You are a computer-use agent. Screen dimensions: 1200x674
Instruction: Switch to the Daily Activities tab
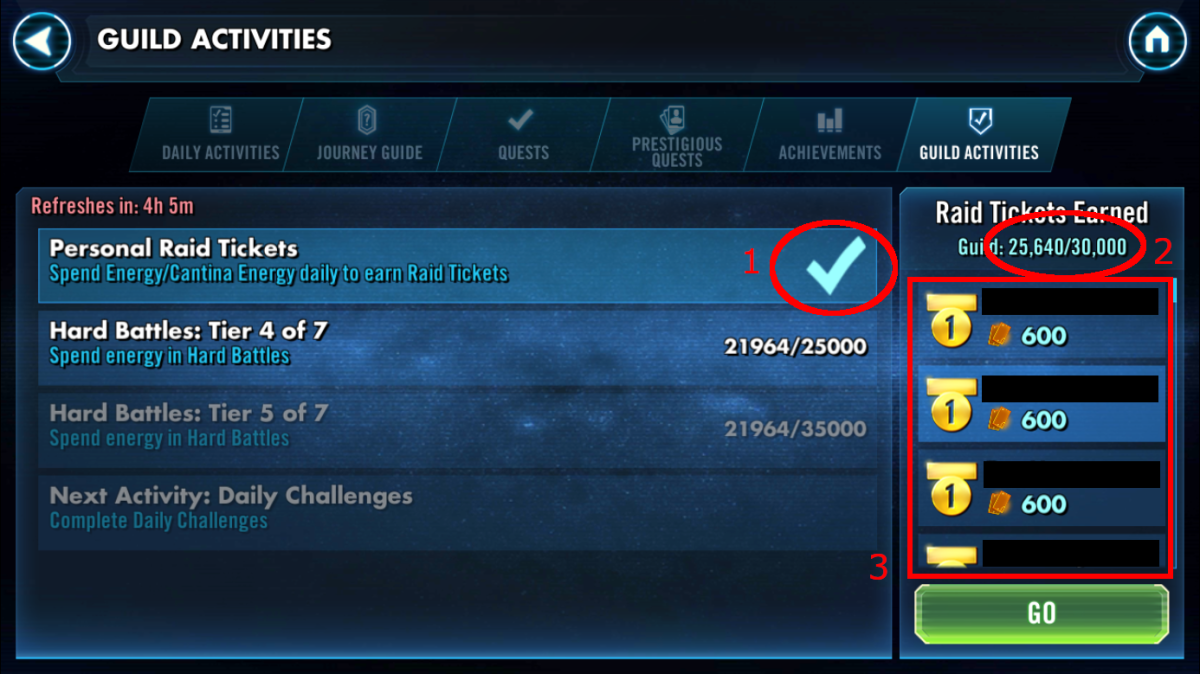[220, 135]
